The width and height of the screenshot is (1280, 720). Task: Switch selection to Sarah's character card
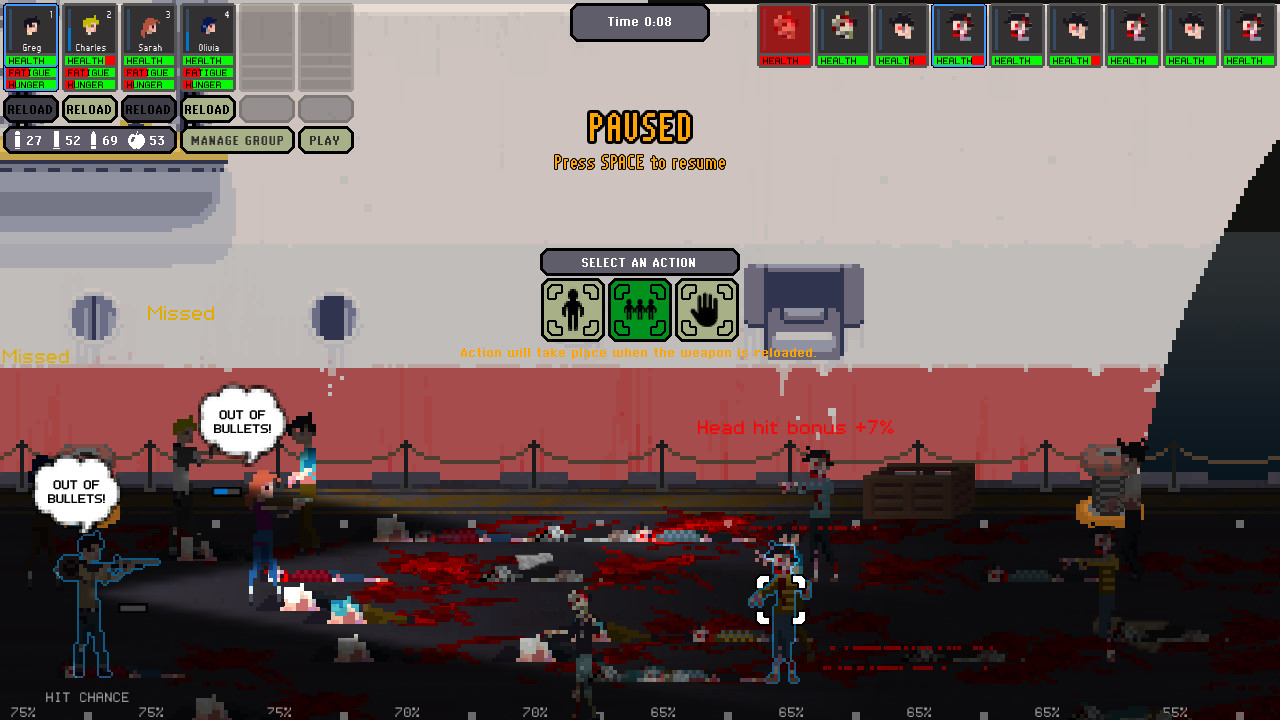(x=148, y=27)
